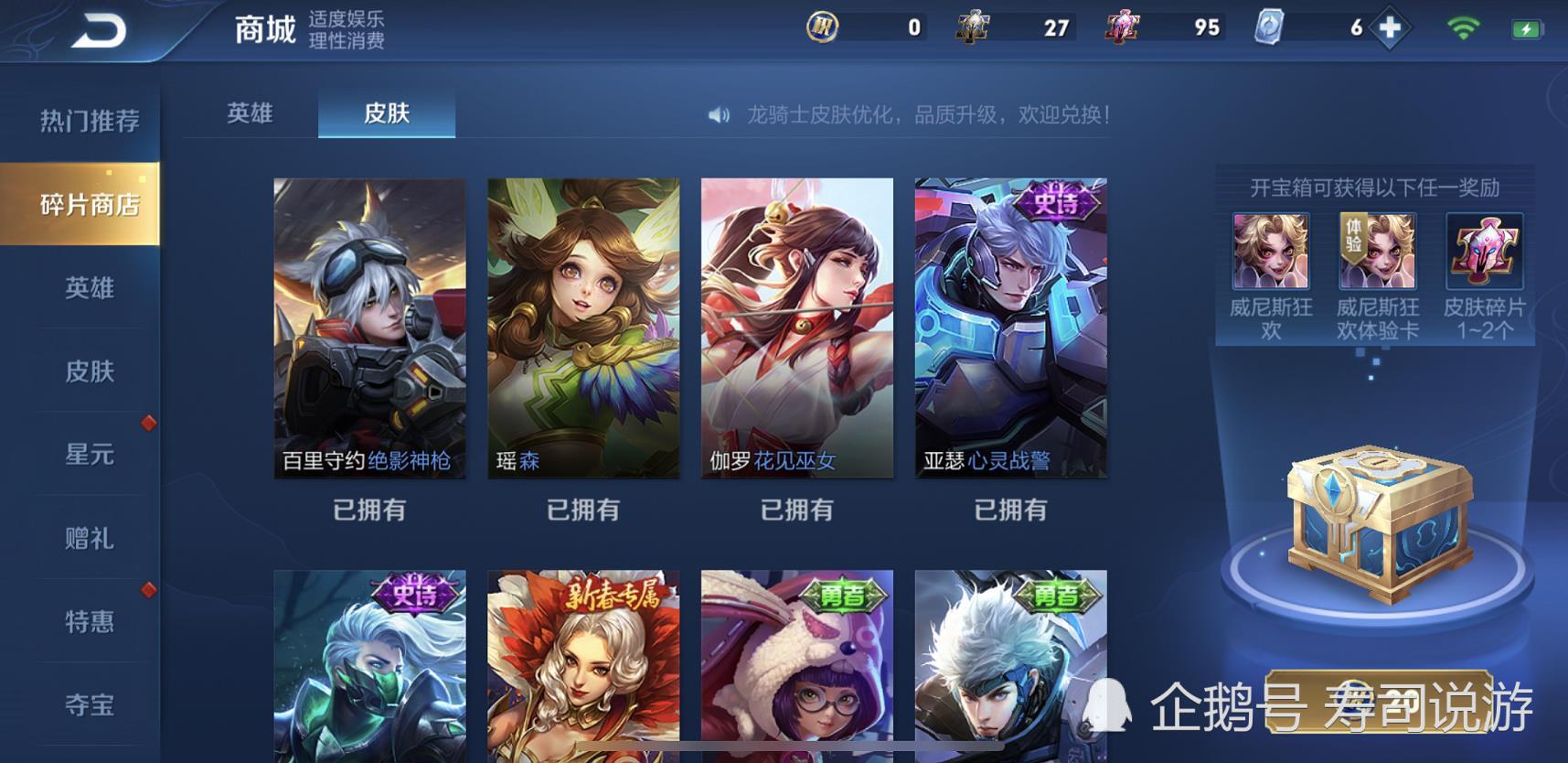Image resolution: width=1568 pixels, height=763 pixels.
Task: Choose the 瑶 森 skin card
Action: (583, 328)
